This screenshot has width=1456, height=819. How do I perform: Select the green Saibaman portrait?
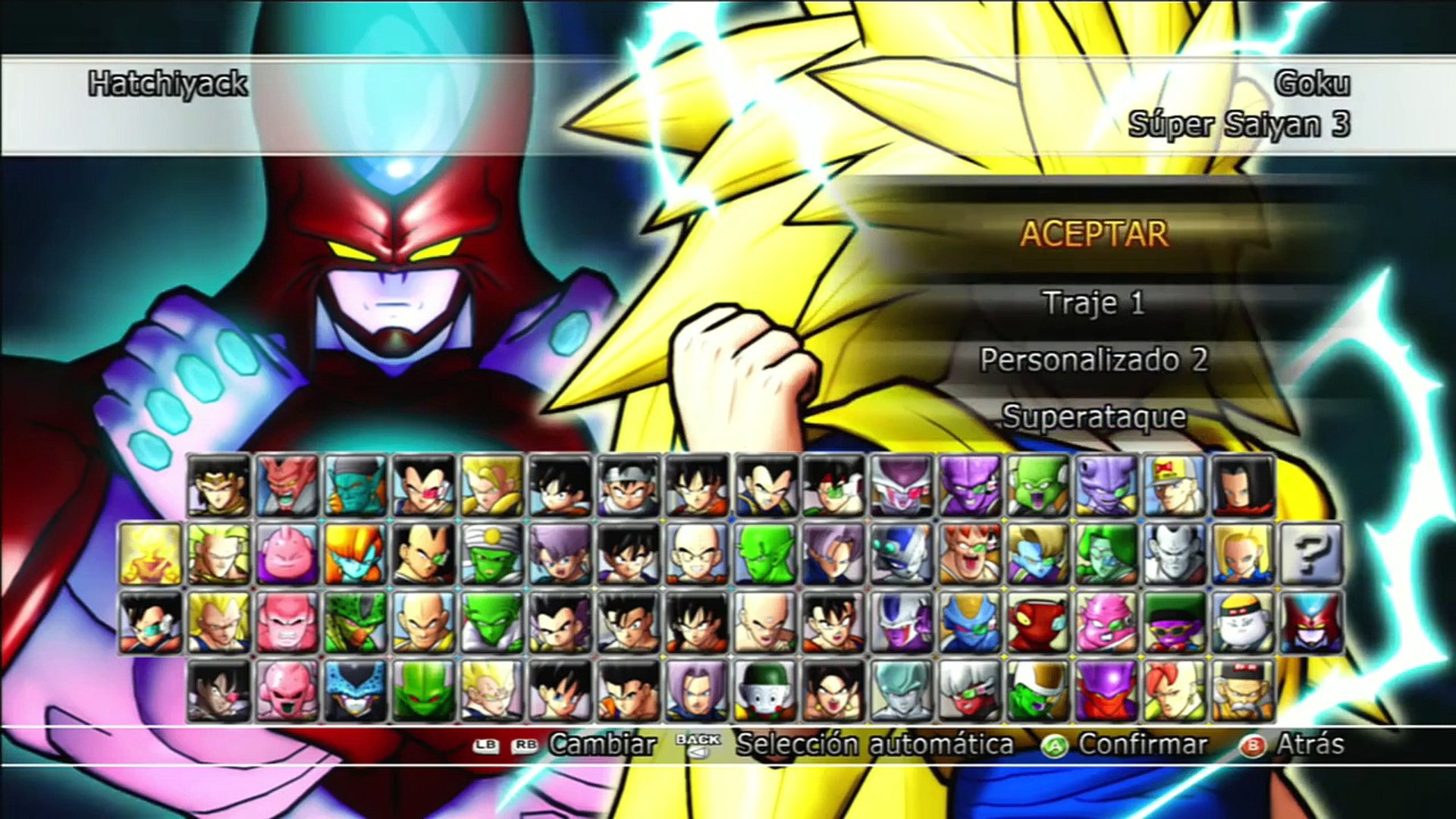point(423,691)
